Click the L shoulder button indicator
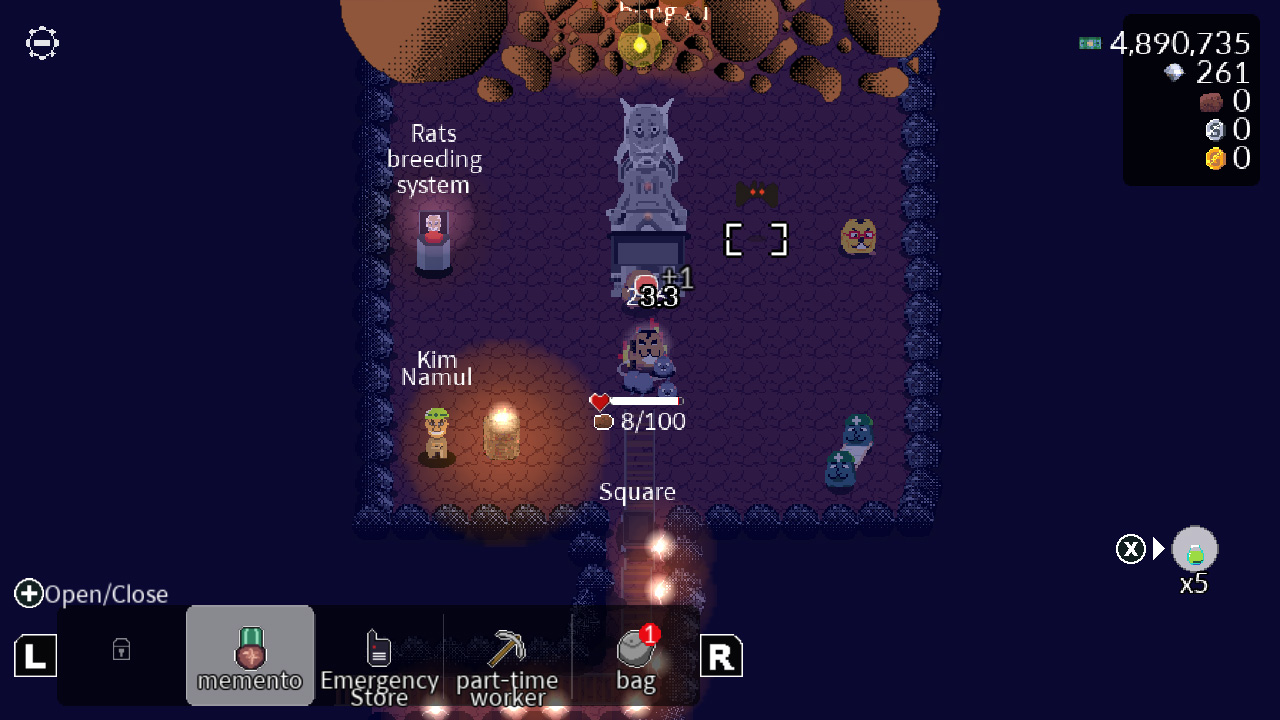Screen dimensions: 1280x720 point(35,655)
